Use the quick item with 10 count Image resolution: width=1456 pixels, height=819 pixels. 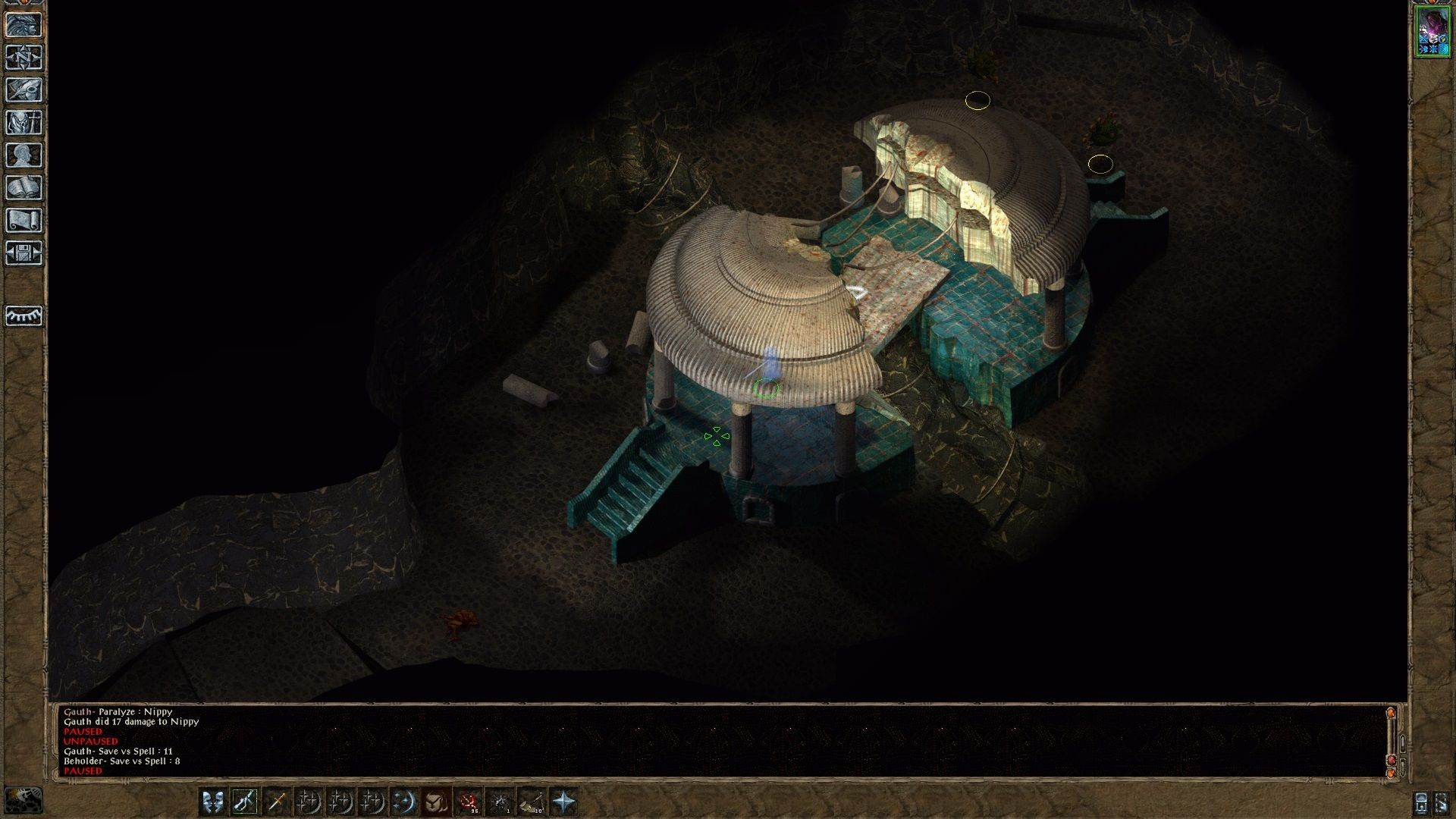(x=532, y=801)
